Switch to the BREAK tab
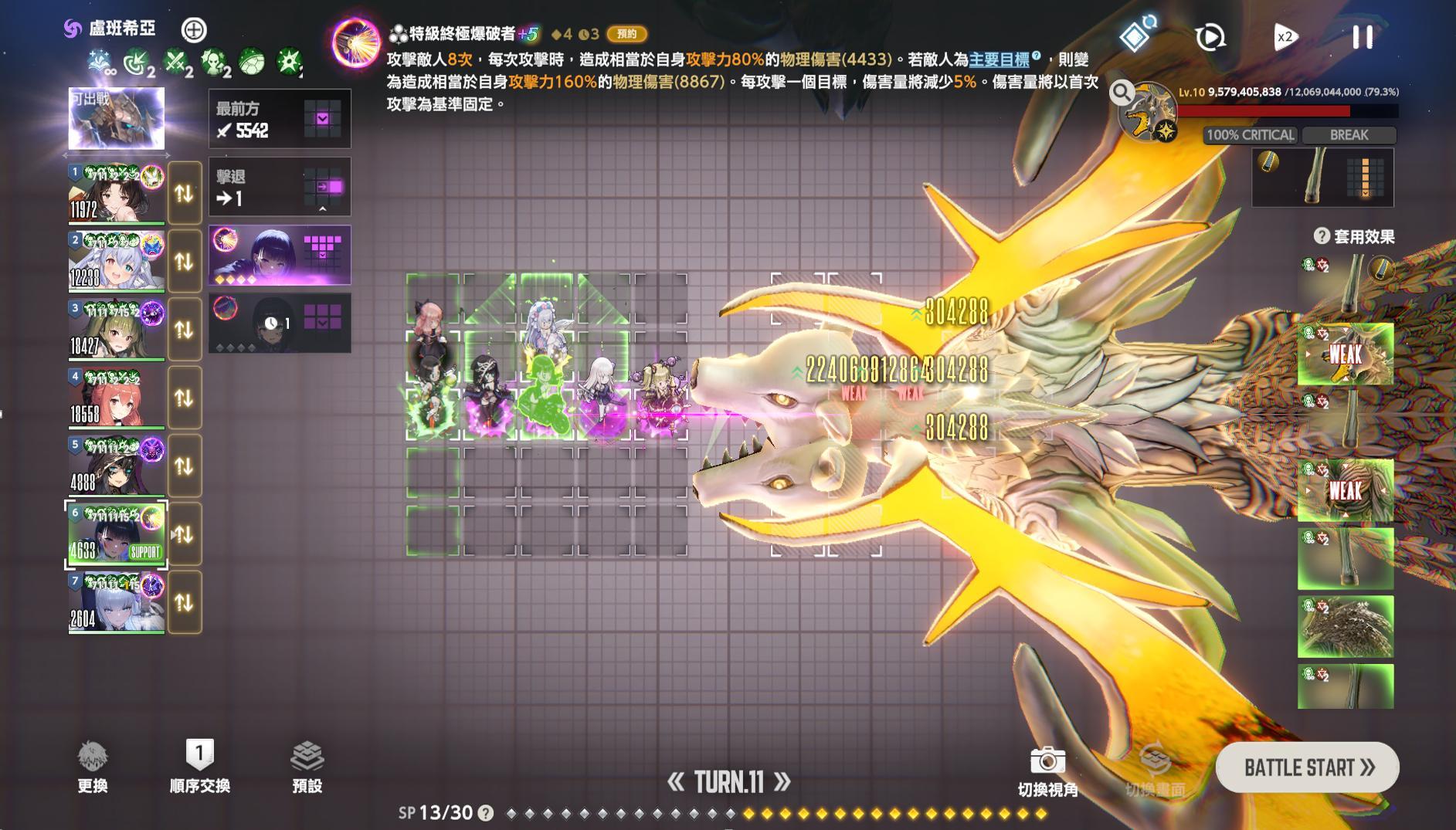The height and width of the screenshot is (830, 1456). tap(1348, 135)
